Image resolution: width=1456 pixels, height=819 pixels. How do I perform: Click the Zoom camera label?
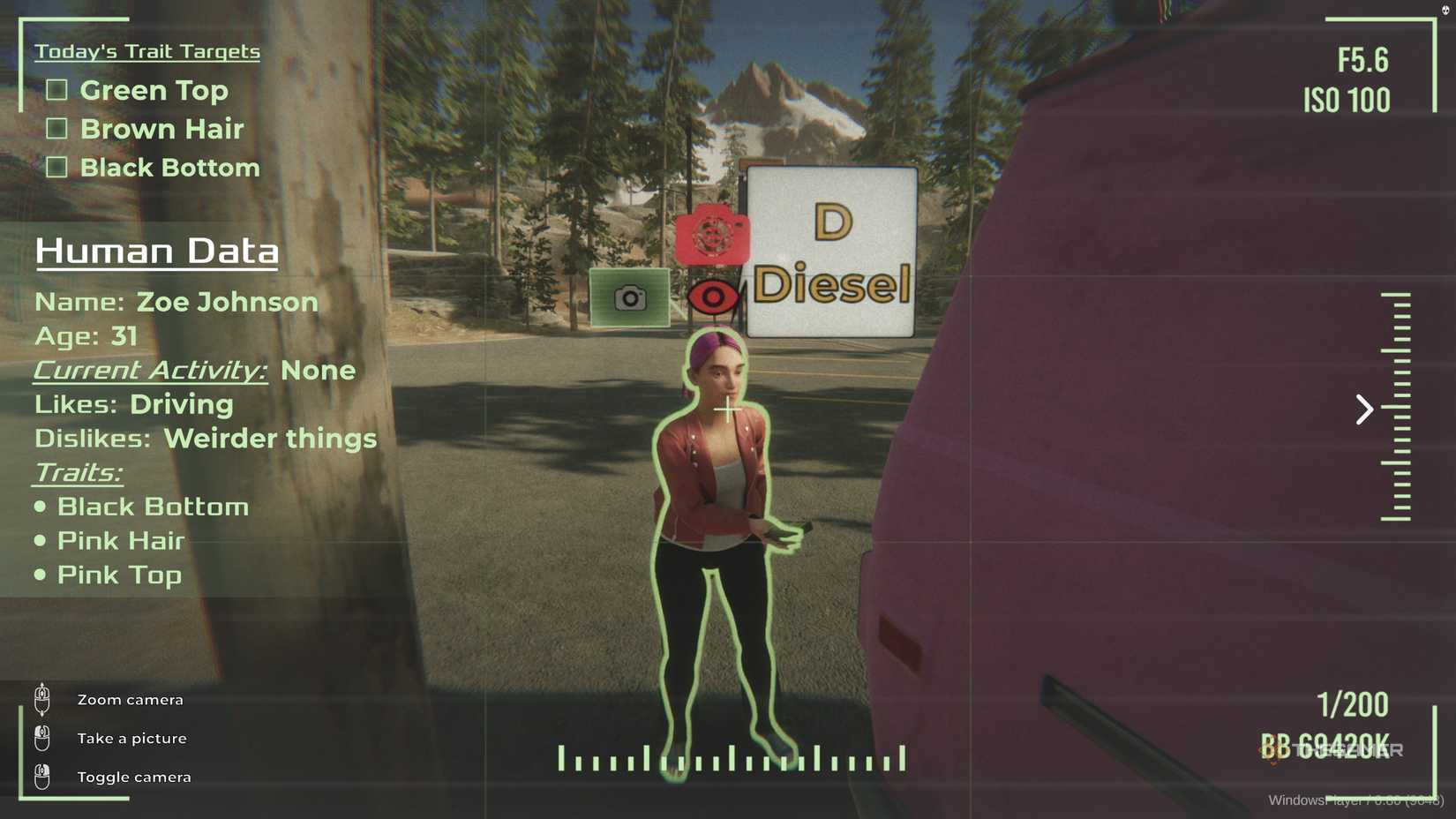pyautogui.click(x=130, y=699)
